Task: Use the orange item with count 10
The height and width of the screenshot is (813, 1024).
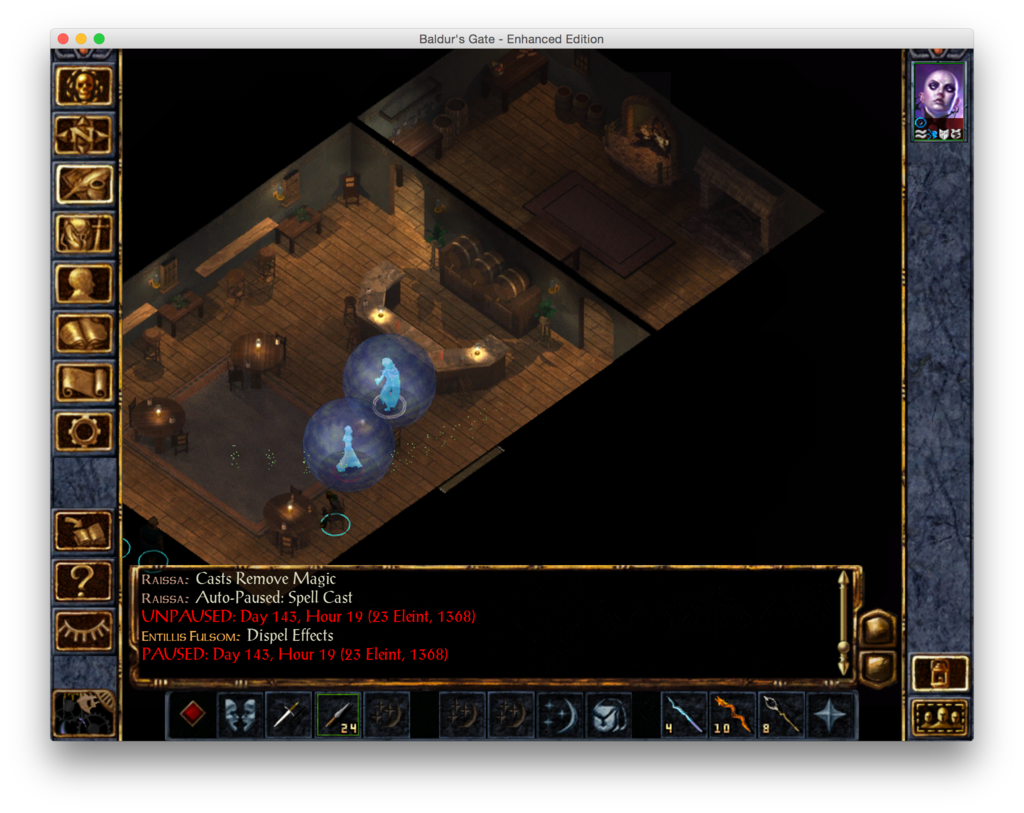Action: (x=733, y=715)
